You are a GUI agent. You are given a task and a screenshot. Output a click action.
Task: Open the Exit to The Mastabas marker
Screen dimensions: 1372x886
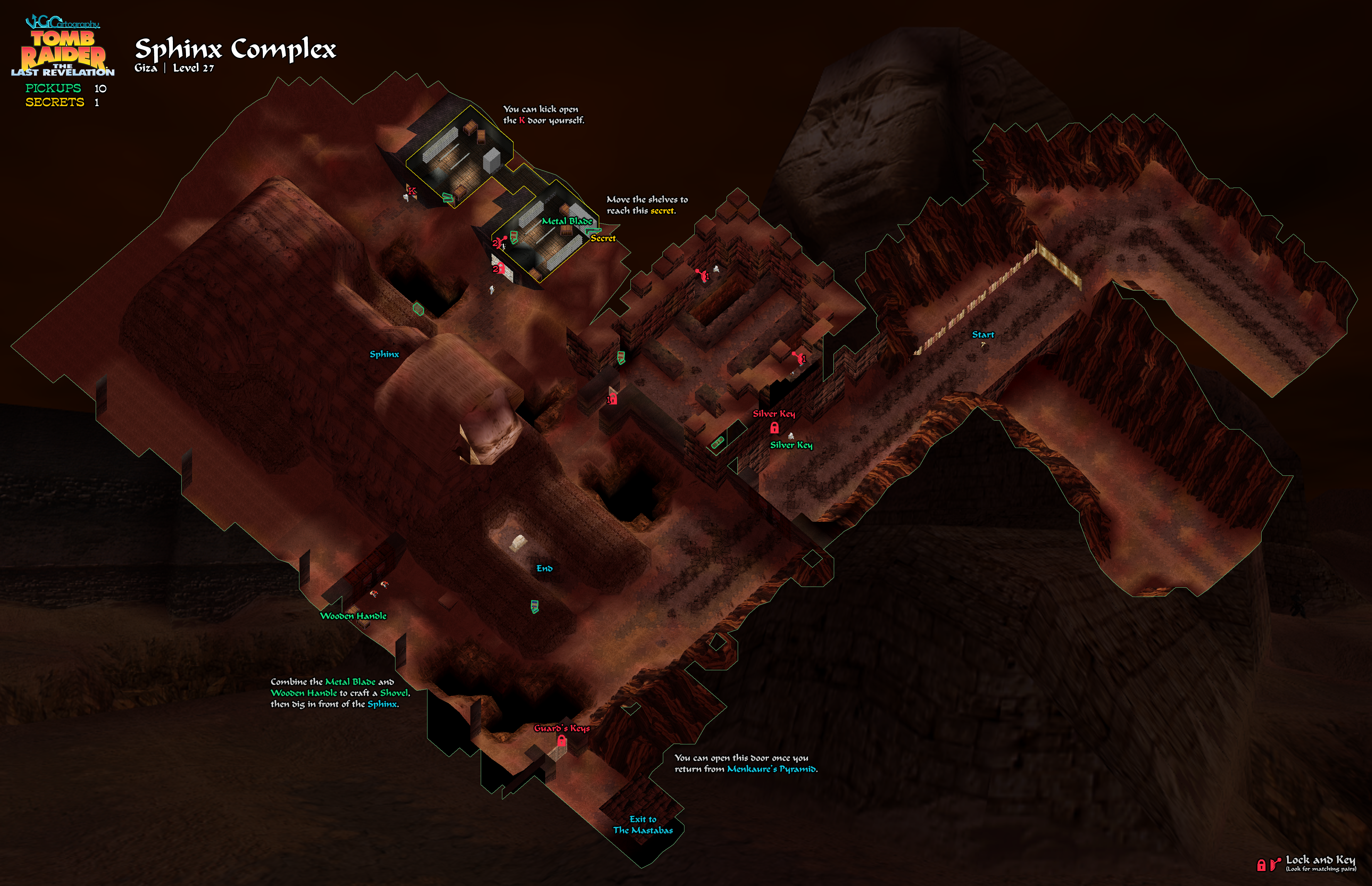[642, 824]
